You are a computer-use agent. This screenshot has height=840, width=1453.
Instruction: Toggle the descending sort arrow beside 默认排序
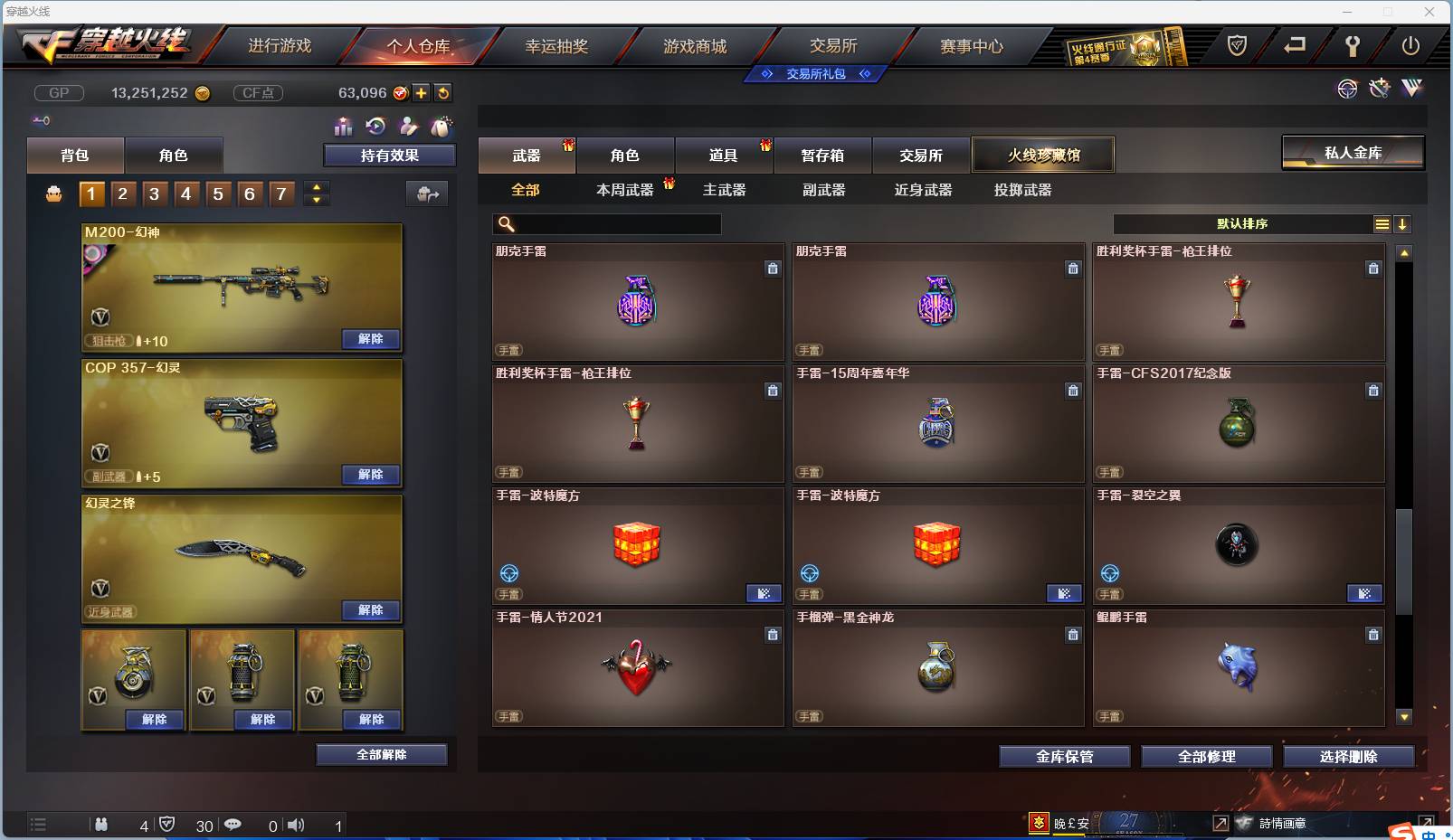pos(1403,223)
